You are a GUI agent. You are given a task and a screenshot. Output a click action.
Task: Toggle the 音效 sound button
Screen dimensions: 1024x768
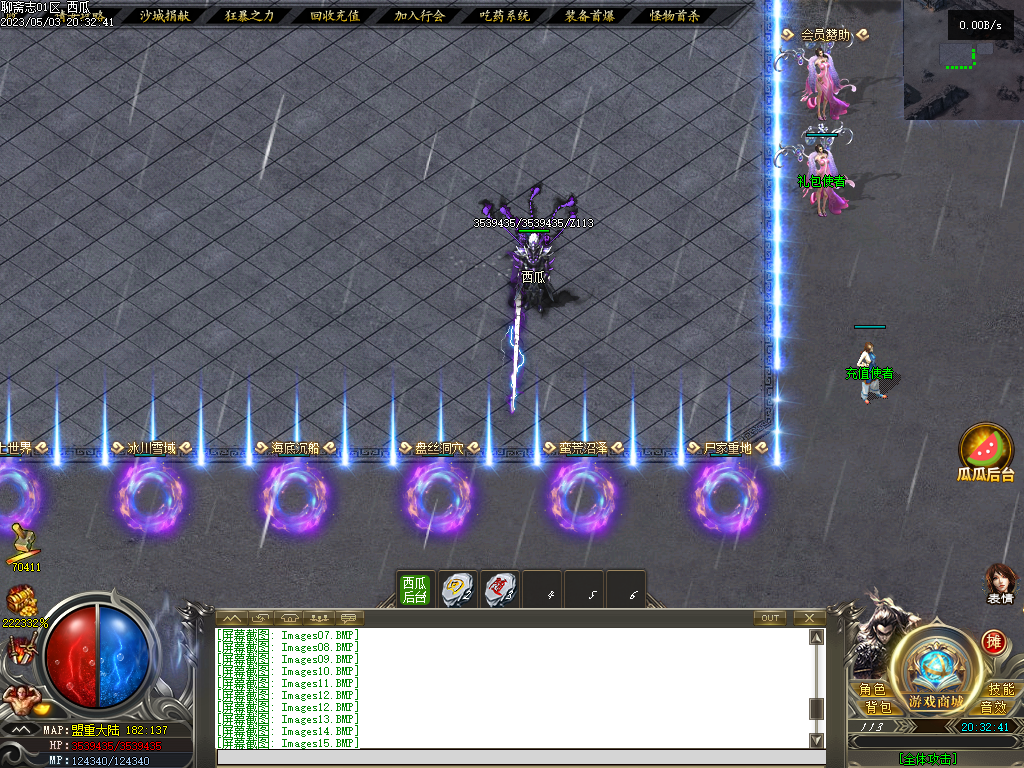[x=1000, y=707]
